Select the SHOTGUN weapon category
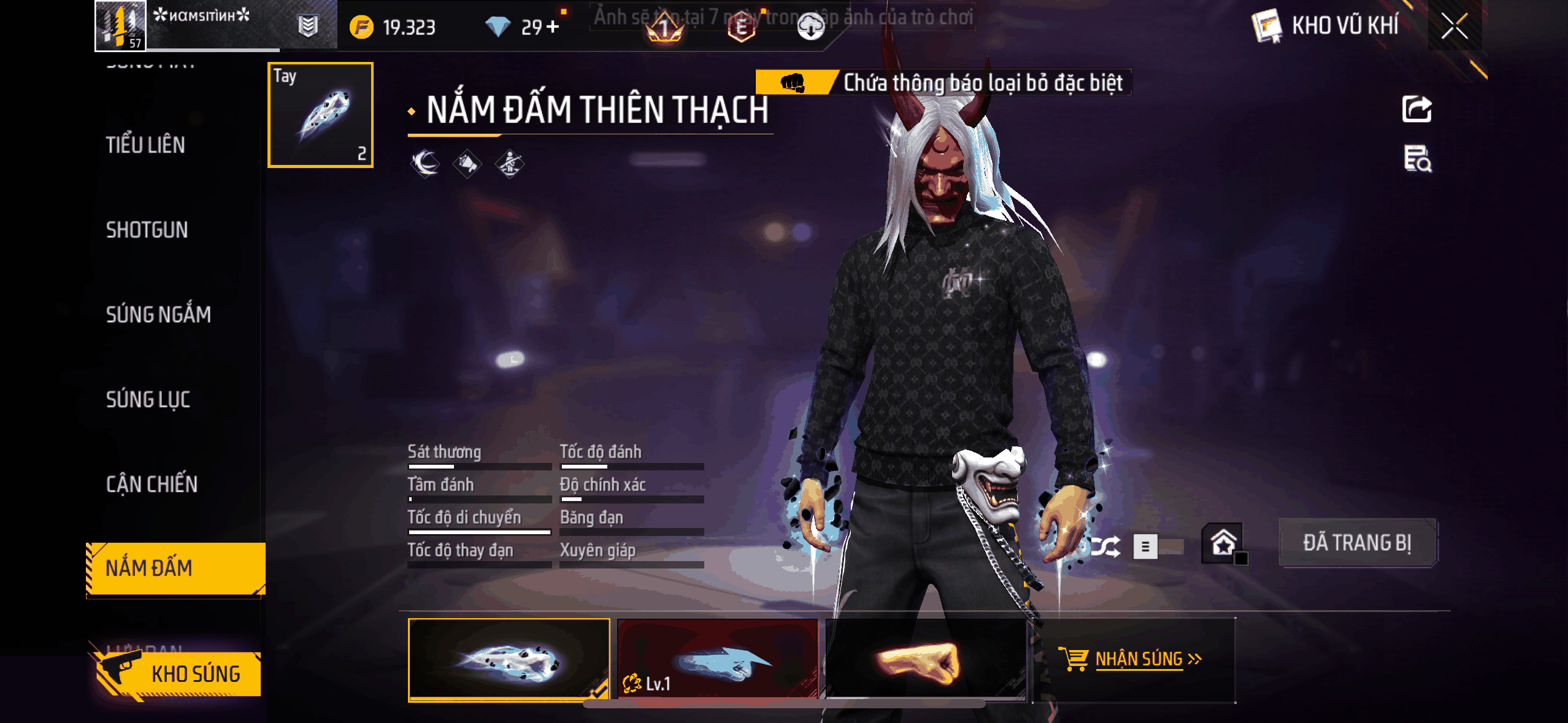Viewport: 1568px width, 723px height. [x=147, y=230]
